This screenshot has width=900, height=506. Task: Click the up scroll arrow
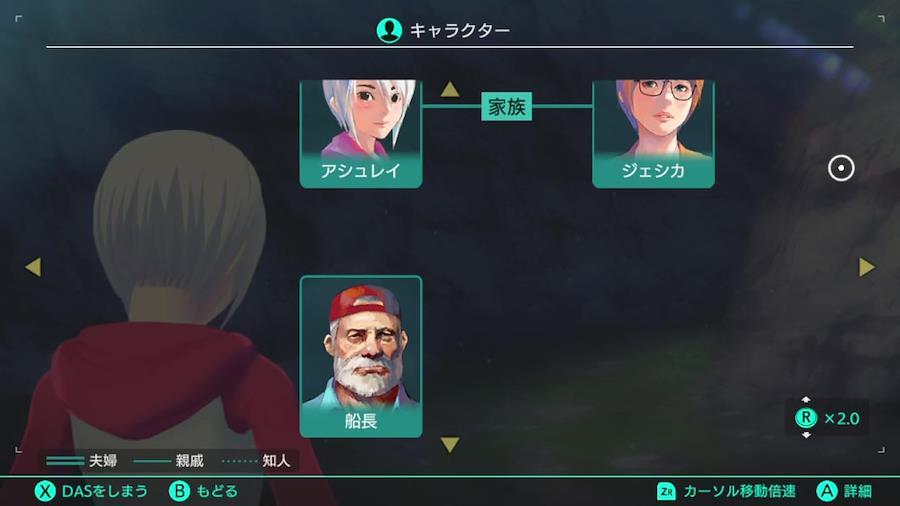pyautogui.click(x=450, y=90)
